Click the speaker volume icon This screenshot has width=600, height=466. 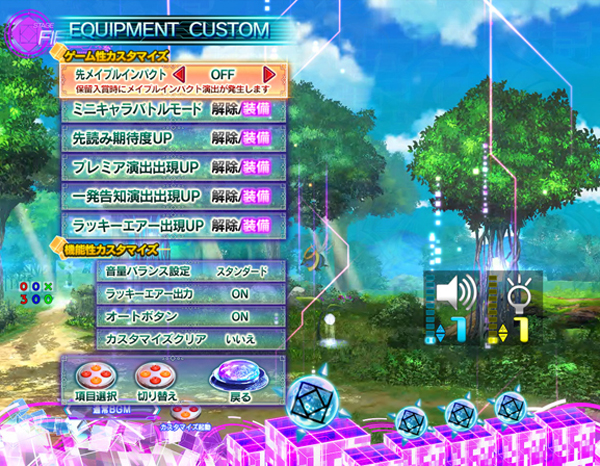(x=456, y=294)
